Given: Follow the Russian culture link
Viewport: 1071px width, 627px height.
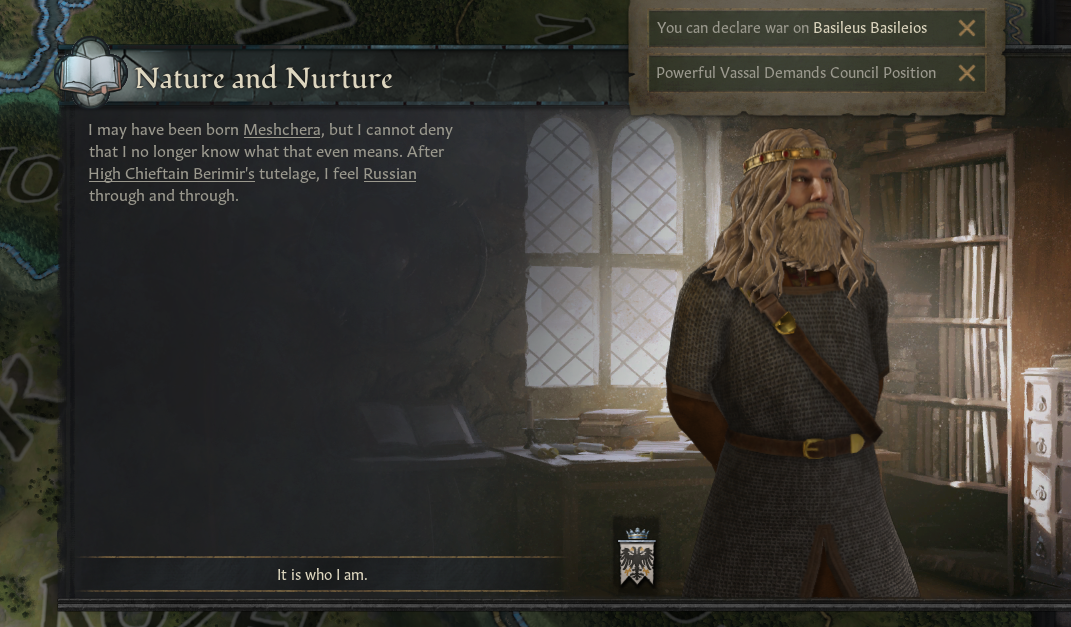Looking at the screenshot, I should click(x=390, y=174).
